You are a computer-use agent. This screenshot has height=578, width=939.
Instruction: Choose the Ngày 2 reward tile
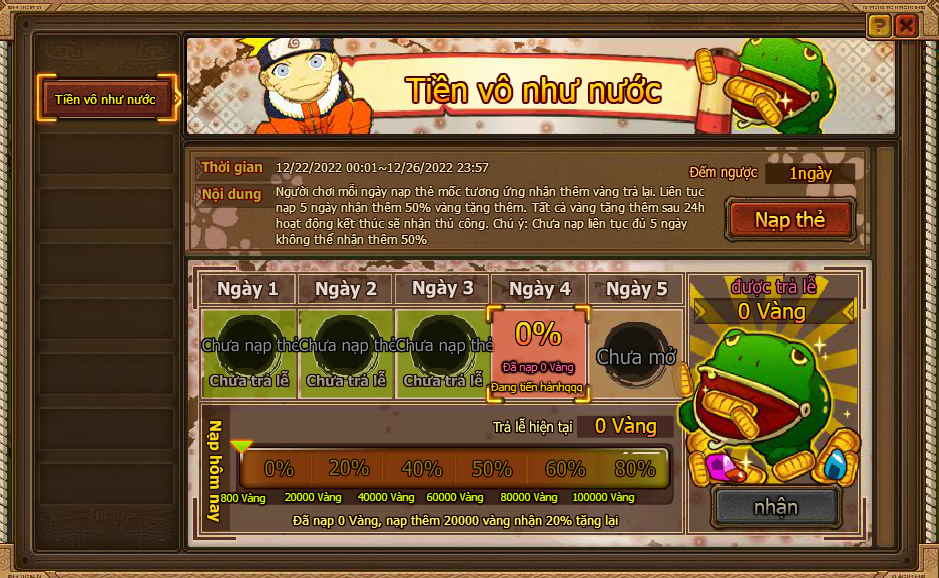click(345, 354)
